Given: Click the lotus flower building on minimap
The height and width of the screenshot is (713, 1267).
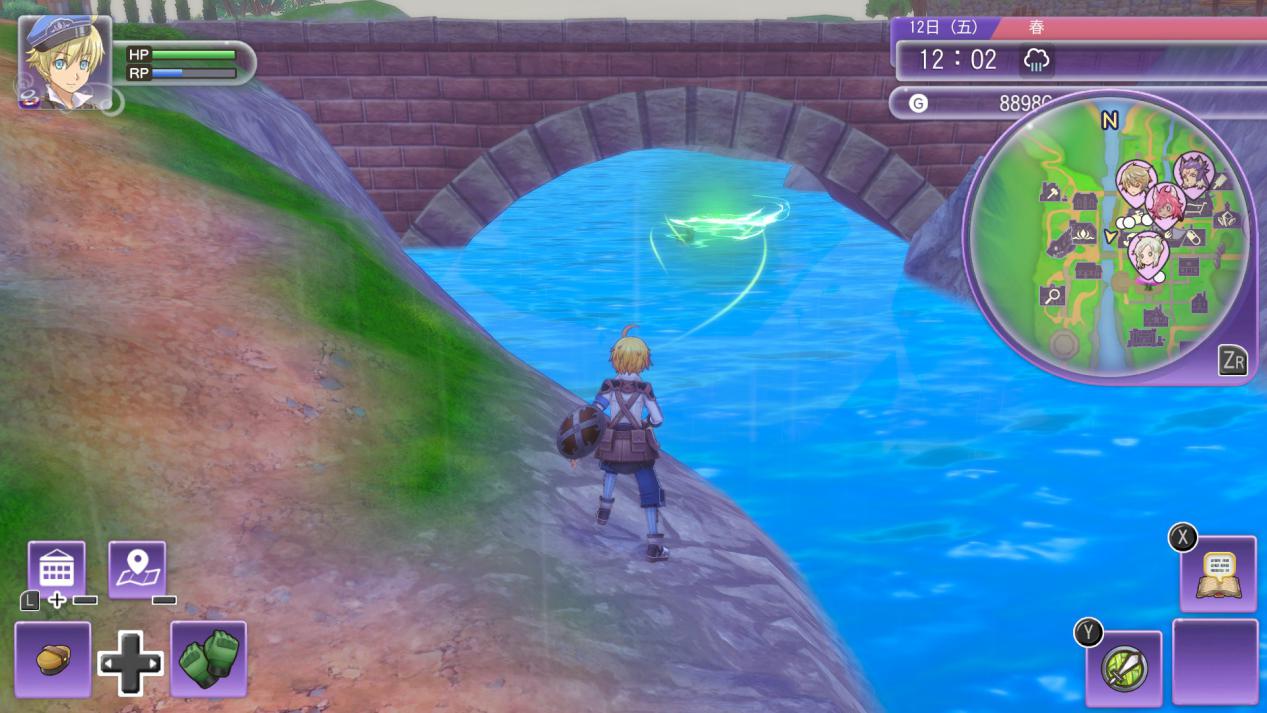Looking at the screenshot, I should (x=1082, y=234).
